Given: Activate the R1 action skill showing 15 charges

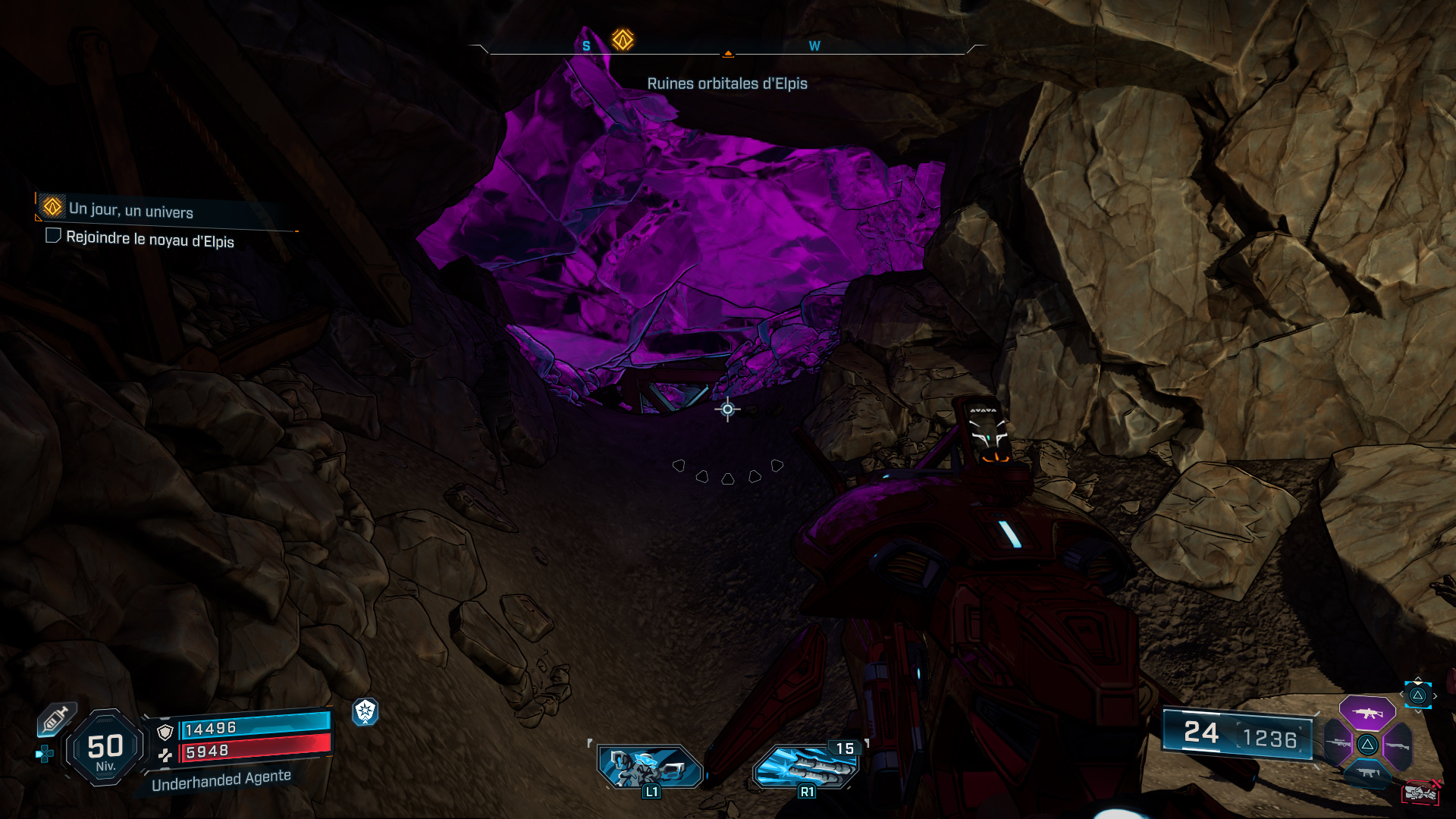Looking at the screenshot, I should click(805, 764).
